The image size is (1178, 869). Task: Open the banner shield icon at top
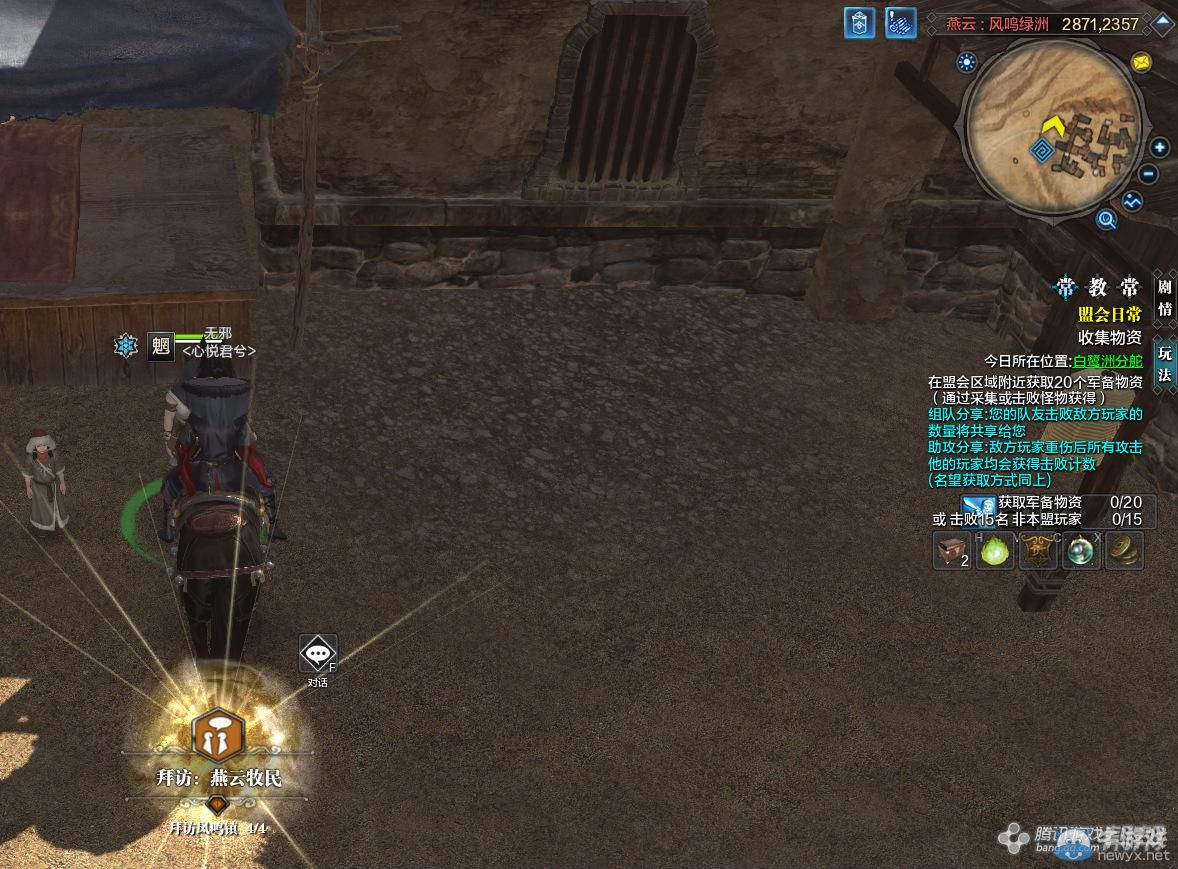859,23
